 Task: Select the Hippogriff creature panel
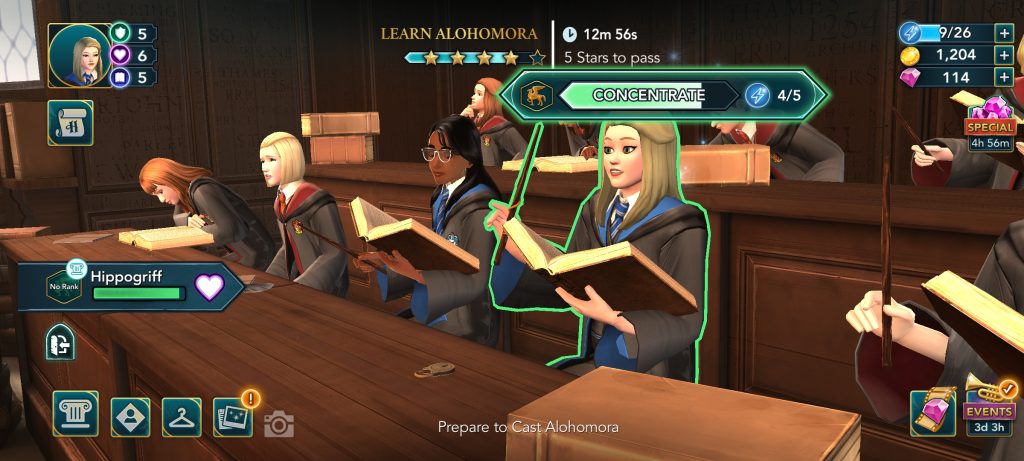pyautogui.click(x=130, y=285)
